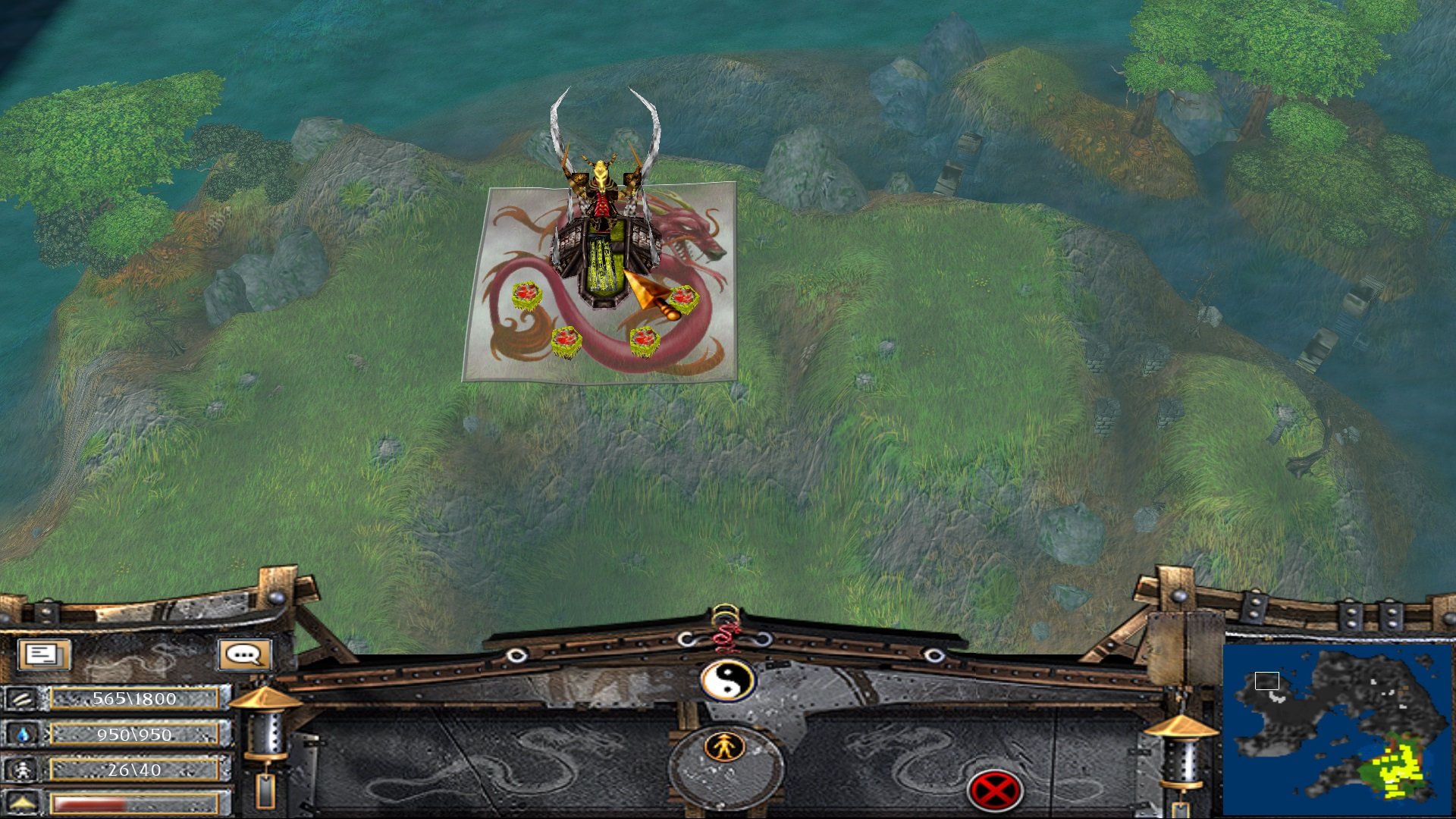
Task: Cancel with the red X button
Action: coord(994,791)
